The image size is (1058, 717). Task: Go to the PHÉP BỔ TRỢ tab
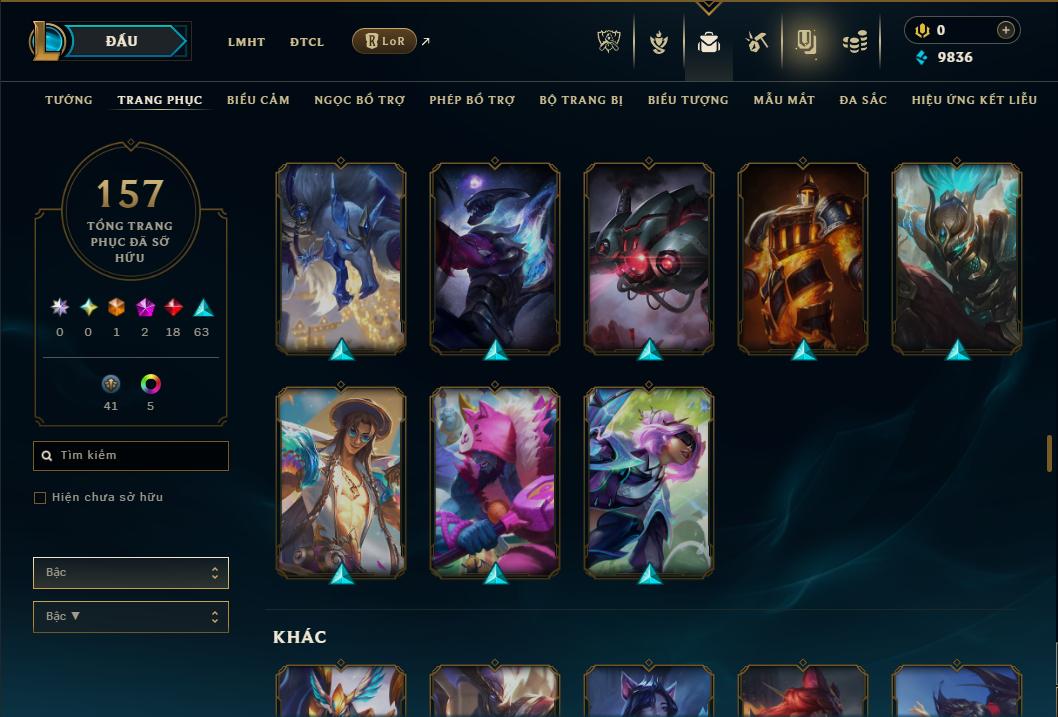472,100
